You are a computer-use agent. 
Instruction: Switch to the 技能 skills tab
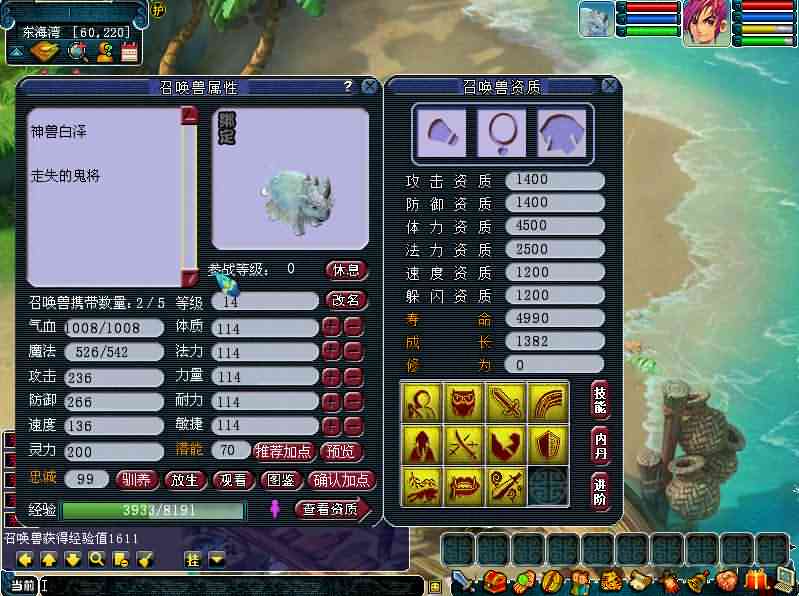click(x=600, y=398)
